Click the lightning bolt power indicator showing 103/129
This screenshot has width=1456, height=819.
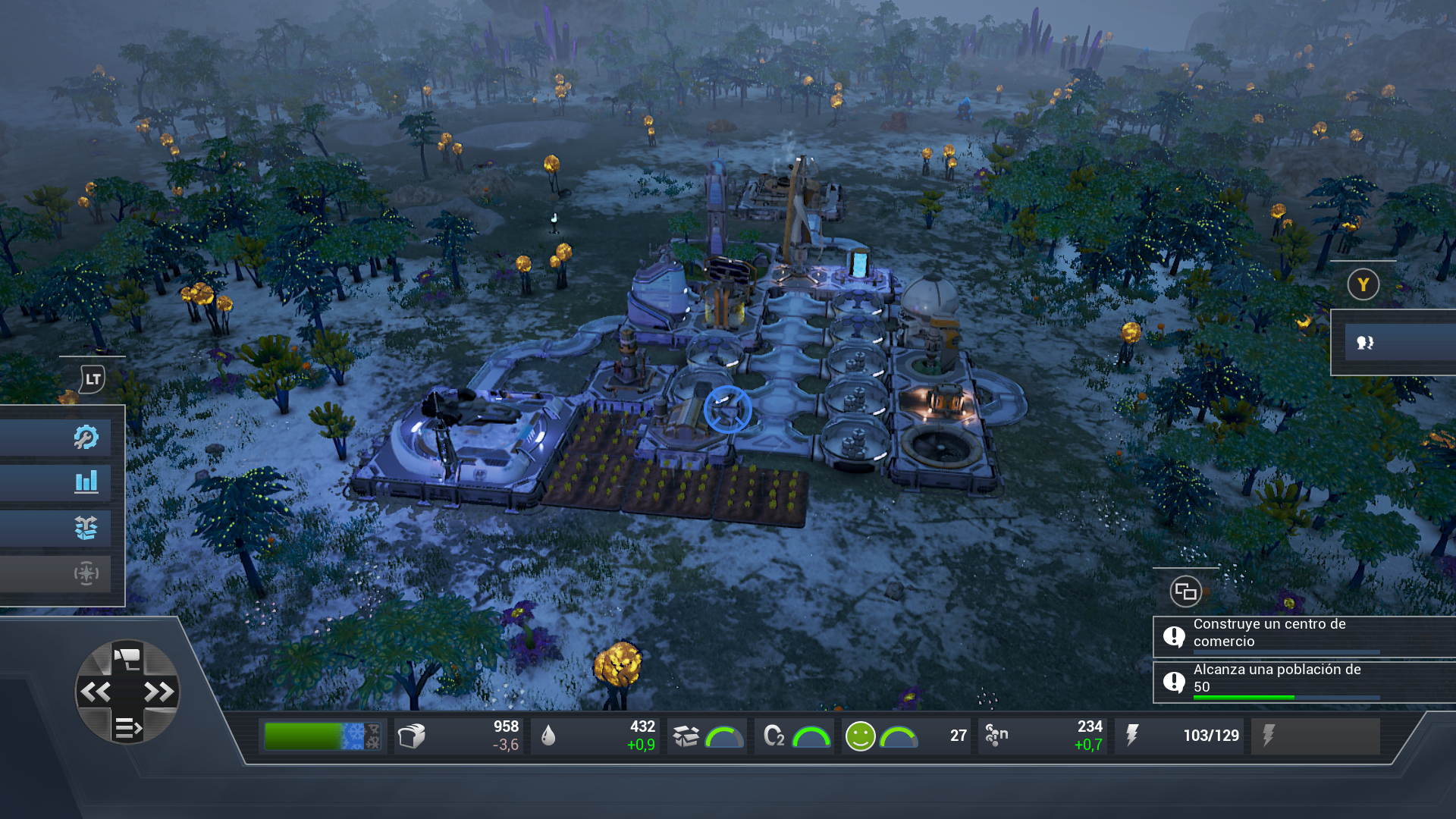click(x=1132, y=736)
